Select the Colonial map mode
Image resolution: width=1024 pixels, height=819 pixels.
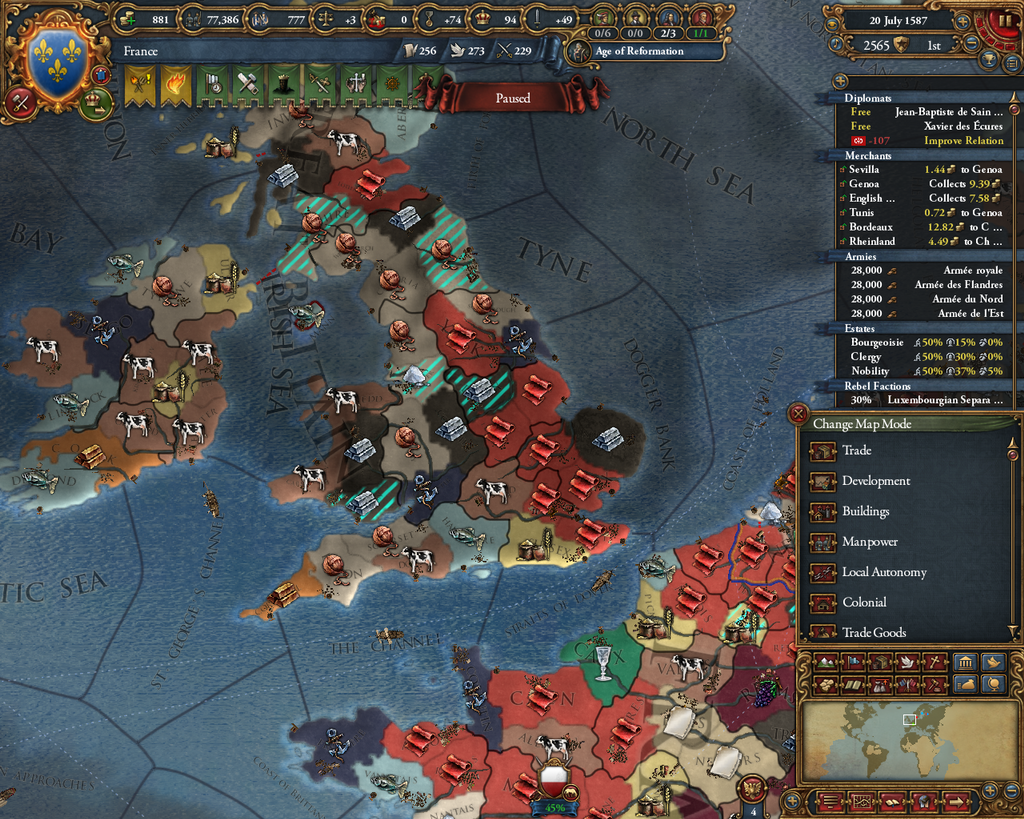[x=864, y=602]
